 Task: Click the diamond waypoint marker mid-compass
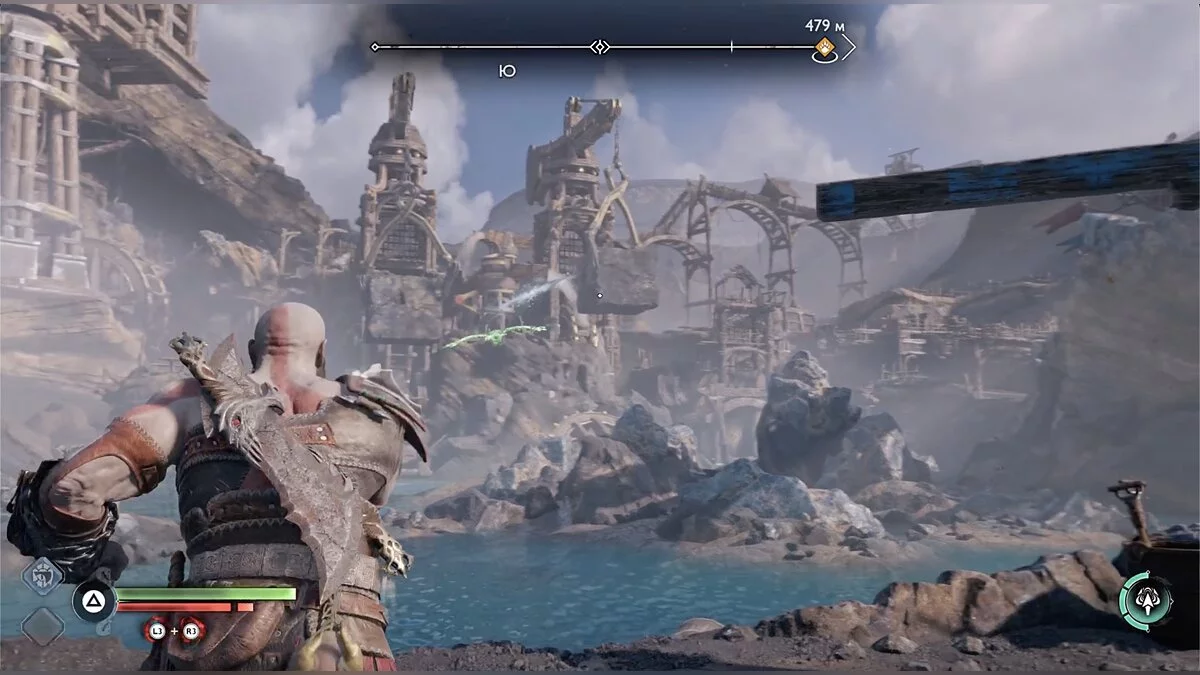coord(599,47)
